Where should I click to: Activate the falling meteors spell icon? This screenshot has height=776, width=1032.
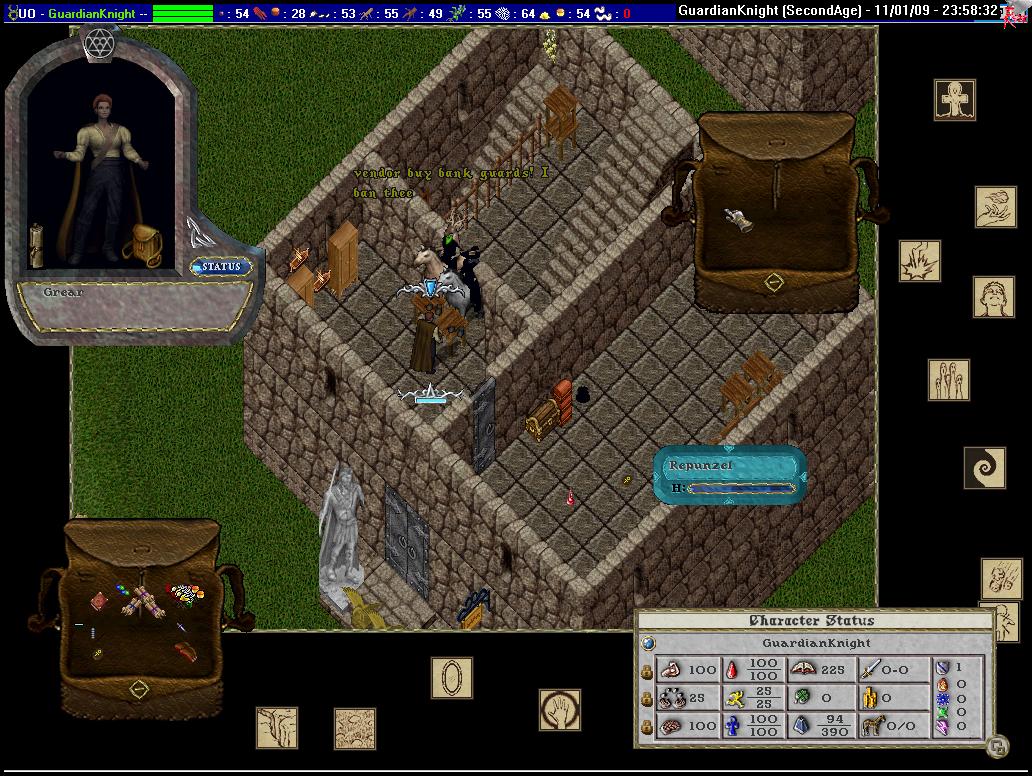[x=1000, y=578]
